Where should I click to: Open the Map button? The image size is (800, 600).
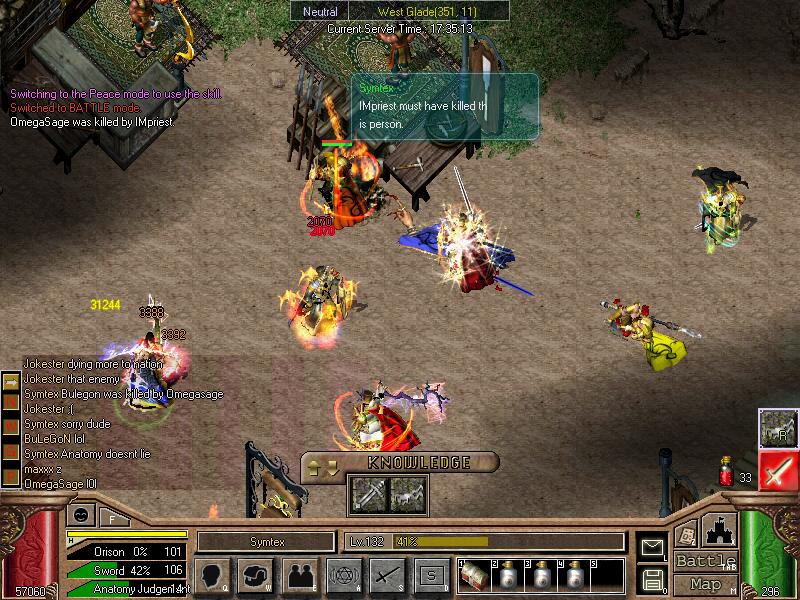point(705,584)
